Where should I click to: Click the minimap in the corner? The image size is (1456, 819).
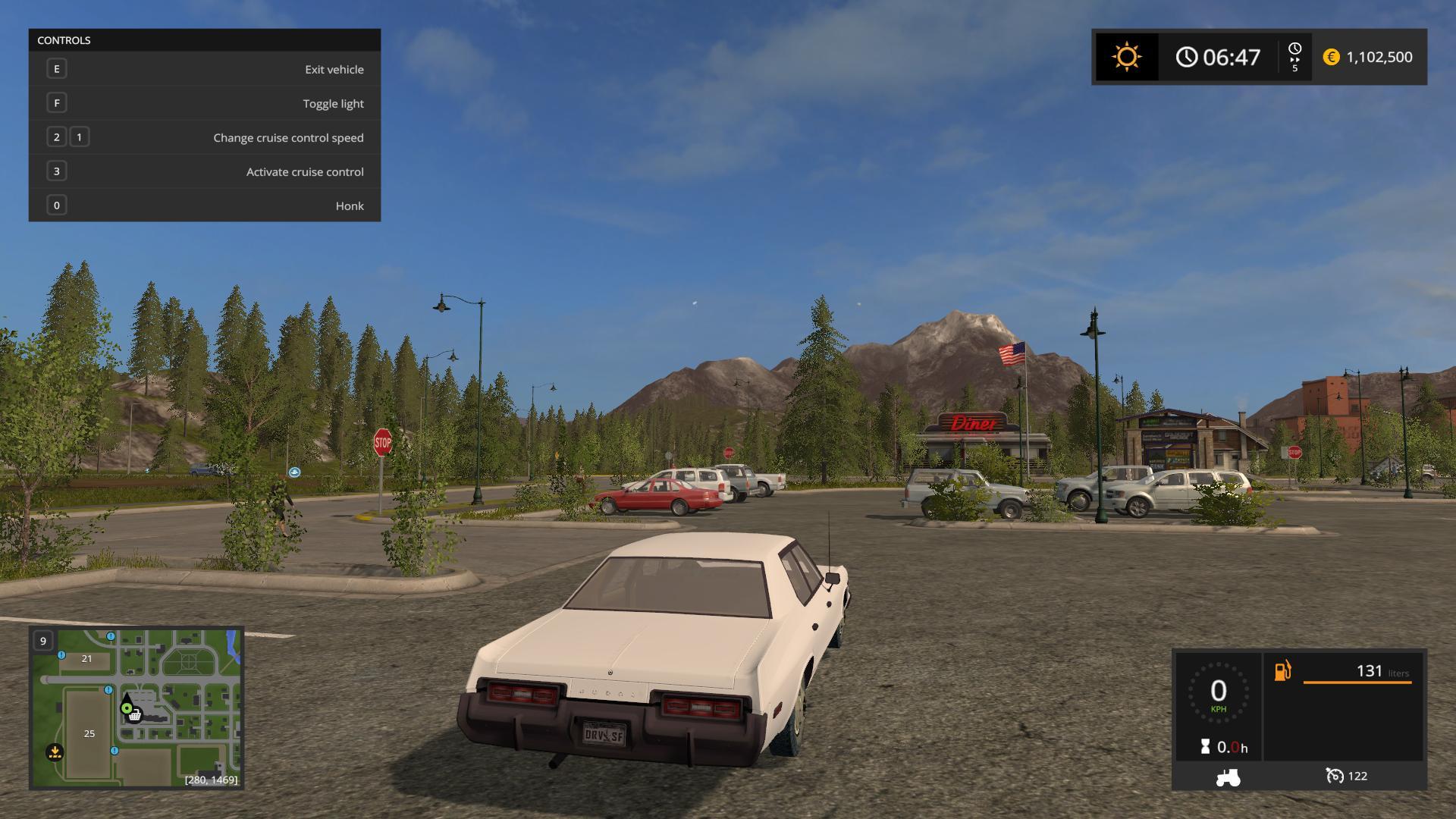pyautogui.click(x=136, y=708)
